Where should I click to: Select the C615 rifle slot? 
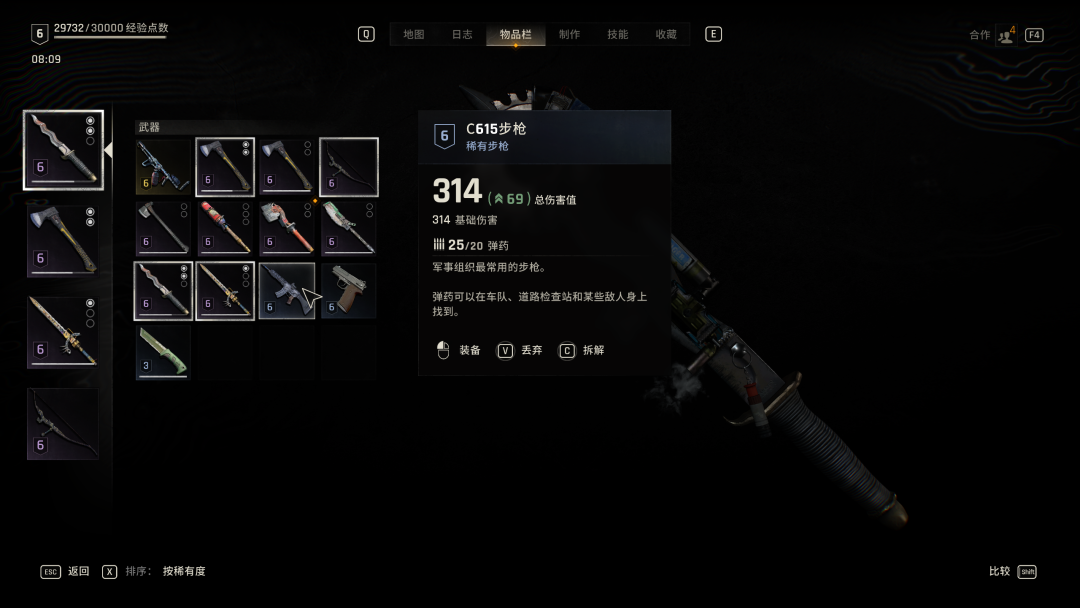coord(287,291)
